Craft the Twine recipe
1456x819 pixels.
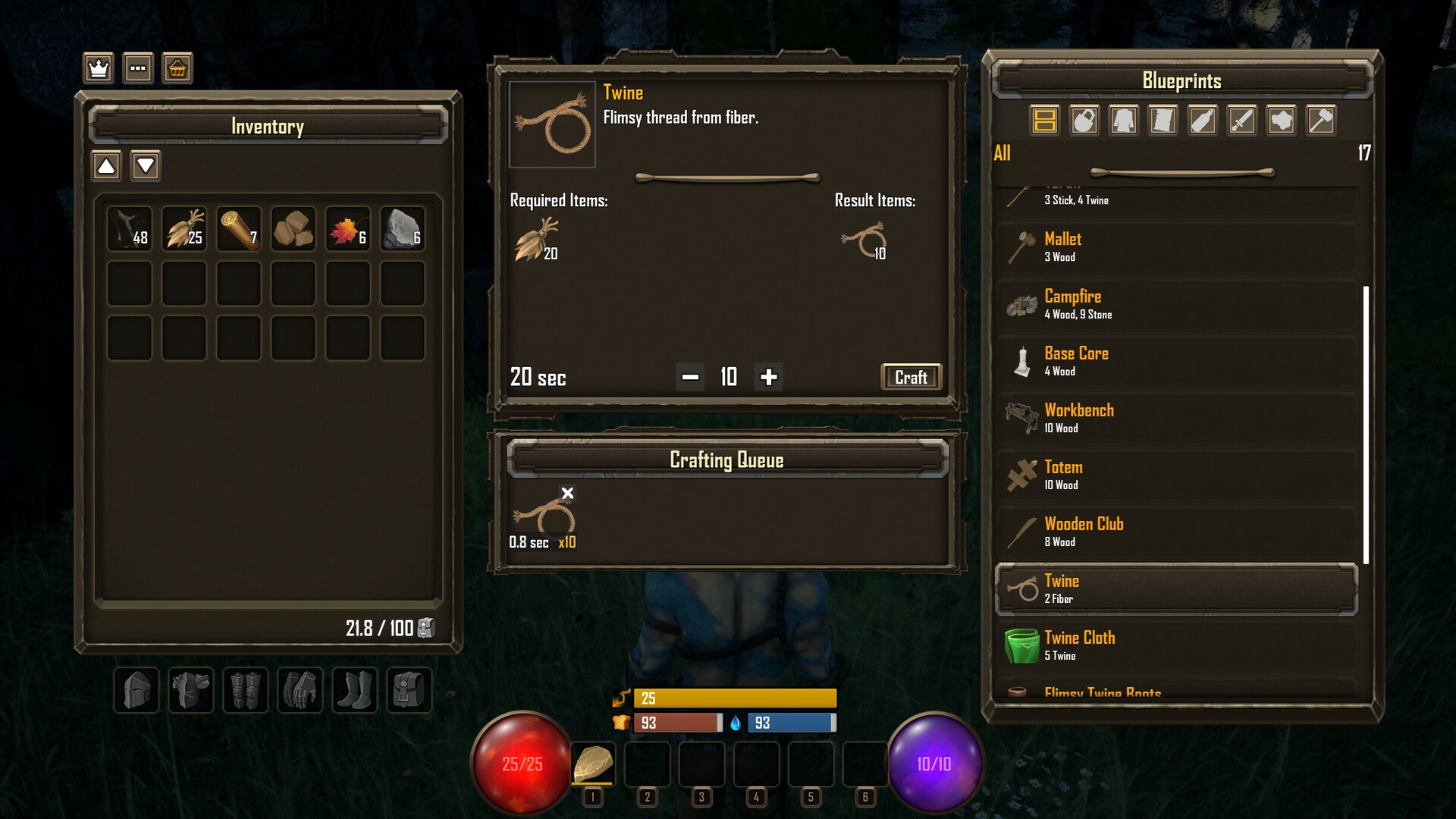click(x=911, y=377)
